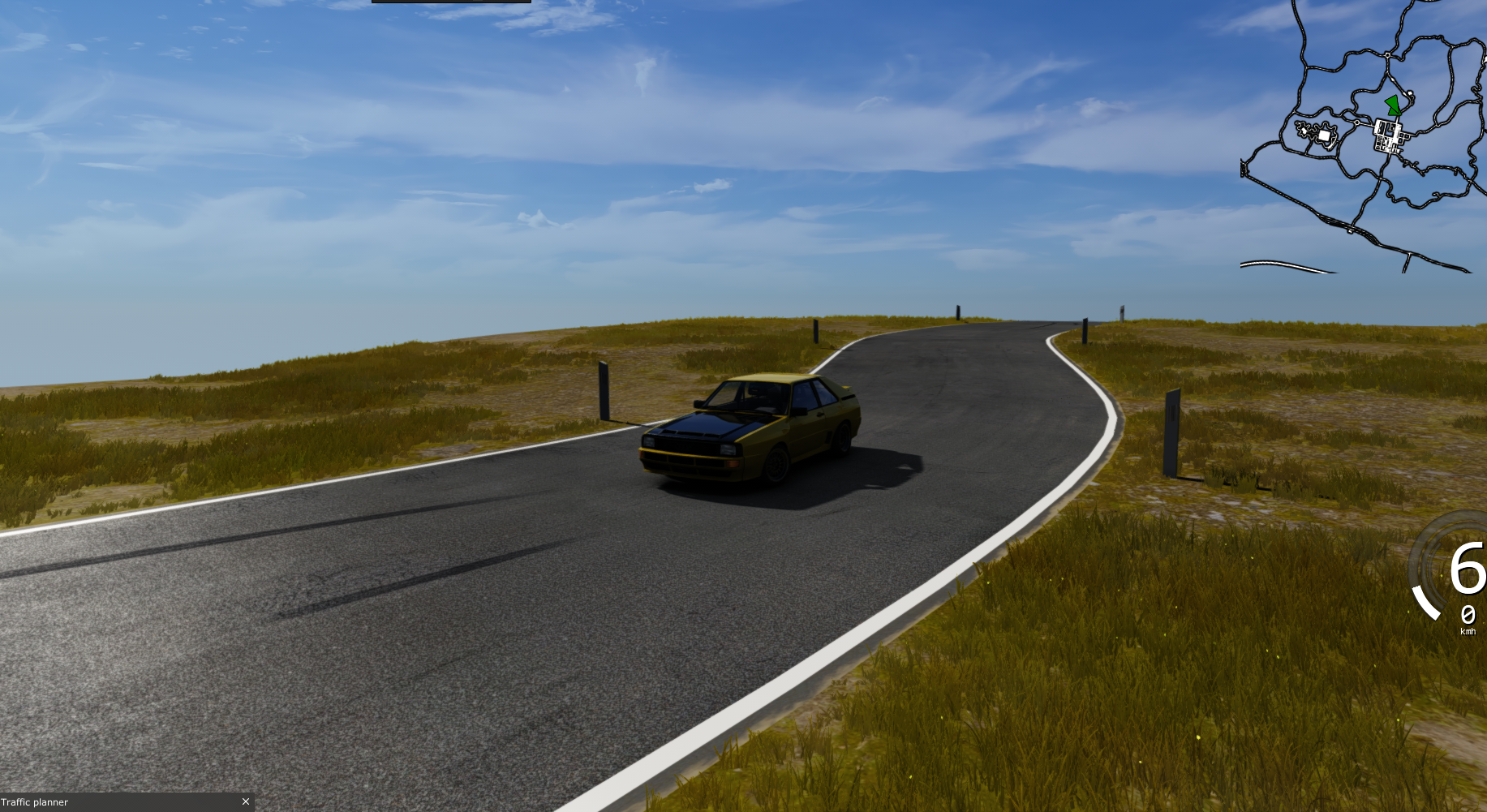1487x812 pixels.
Task: Close the Traffic planner panel
Action: (x=246, y=801)
